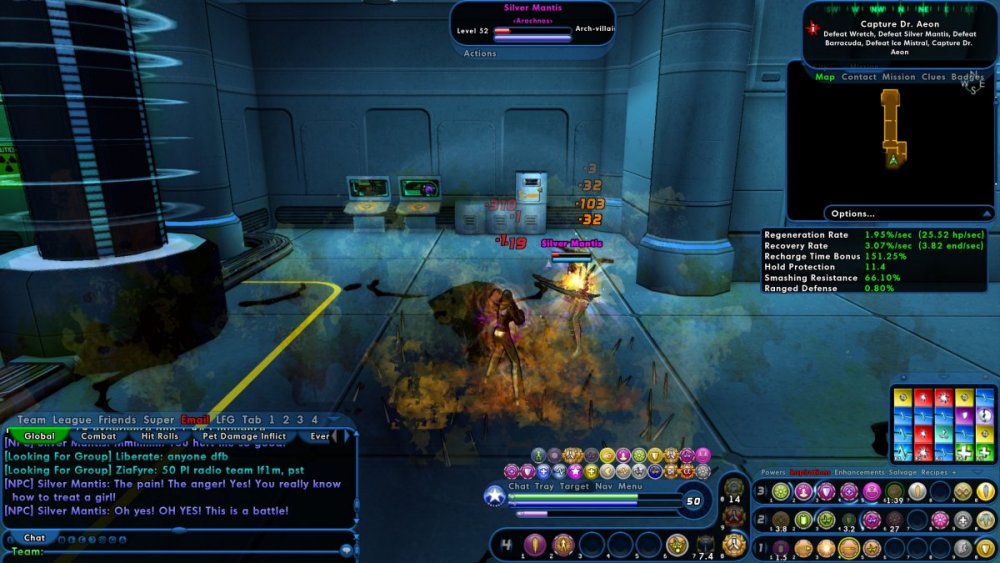Open the Friends list tab

pos(115,420)
